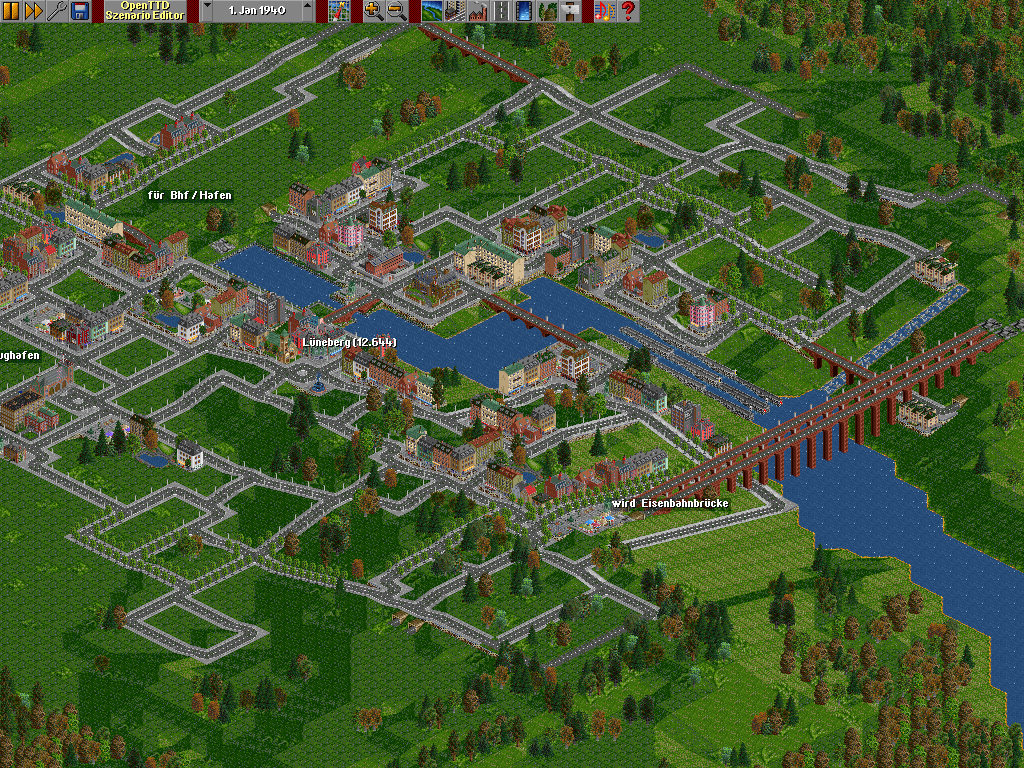Open the landscape generation tool
Screen dimensions: 1024x768
[431, 11]
